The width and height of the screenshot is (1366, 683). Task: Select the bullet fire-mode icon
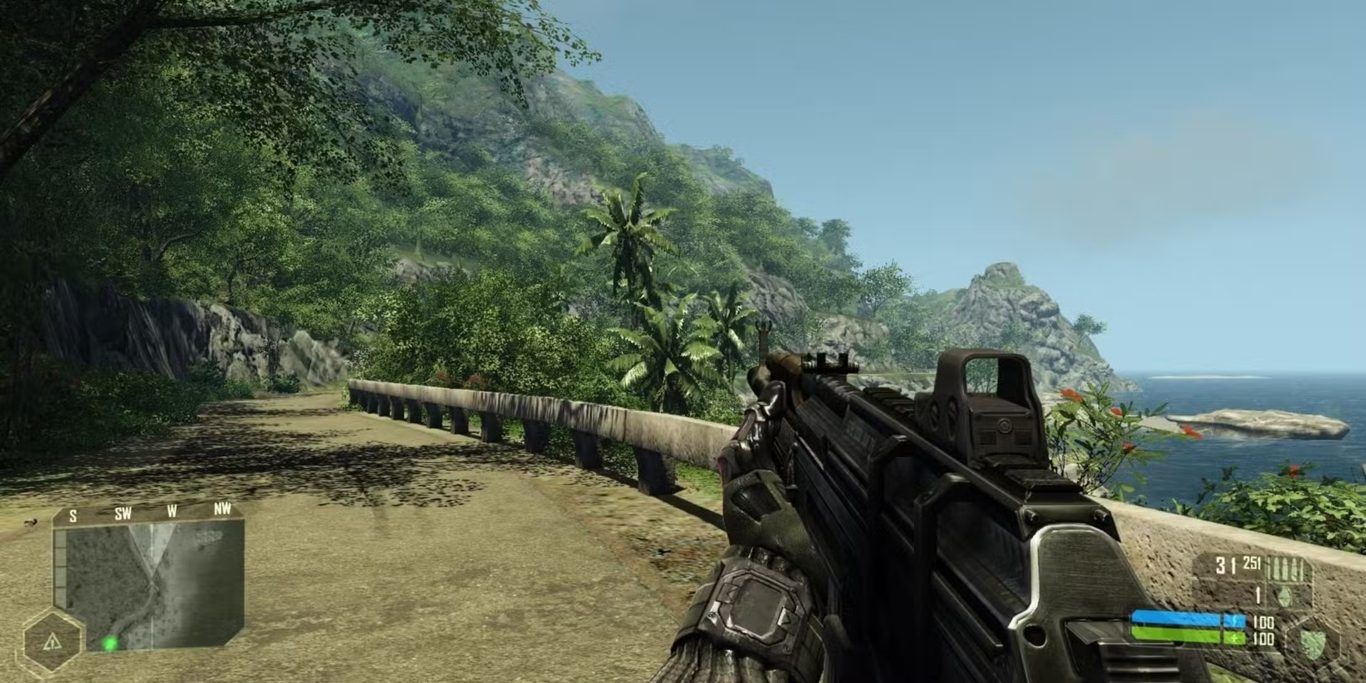click(x=1288, y=569)
